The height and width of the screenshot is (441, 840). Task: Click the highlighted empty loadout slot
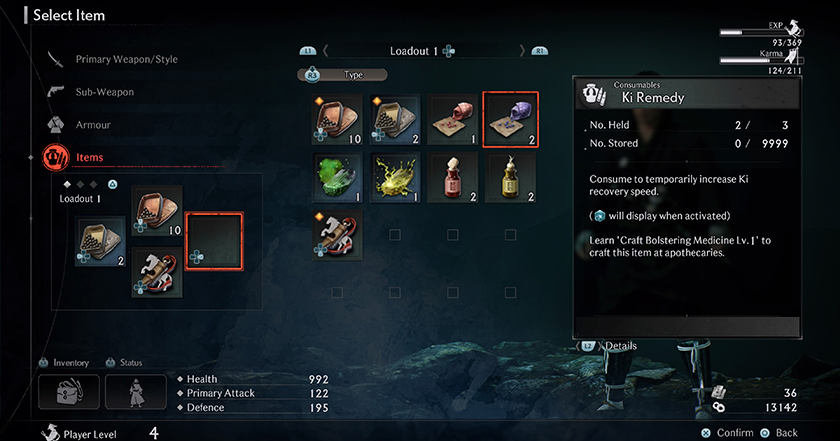[x=214, y=241]
